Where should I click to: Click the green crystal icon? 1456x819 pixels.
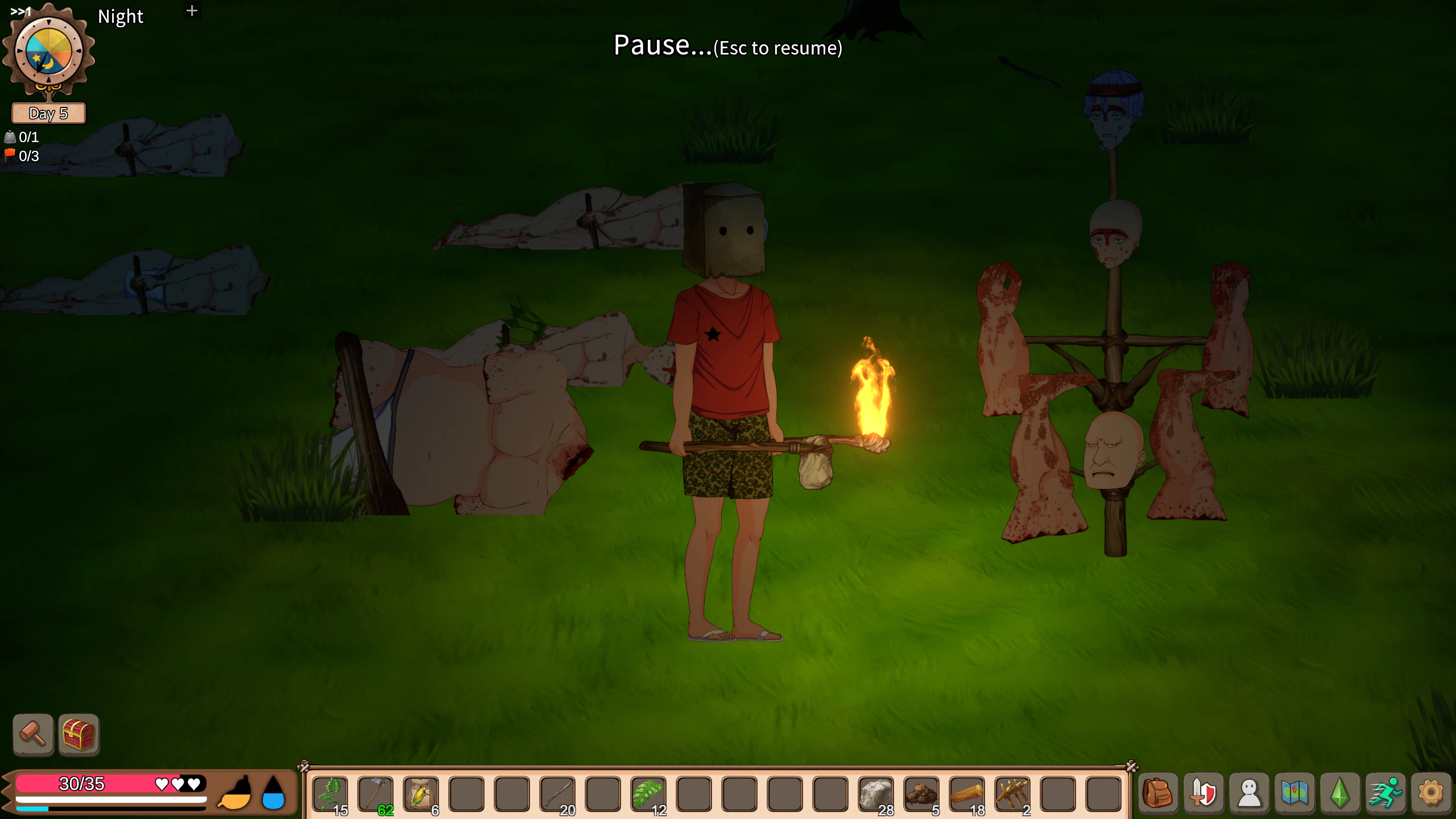1340,793
